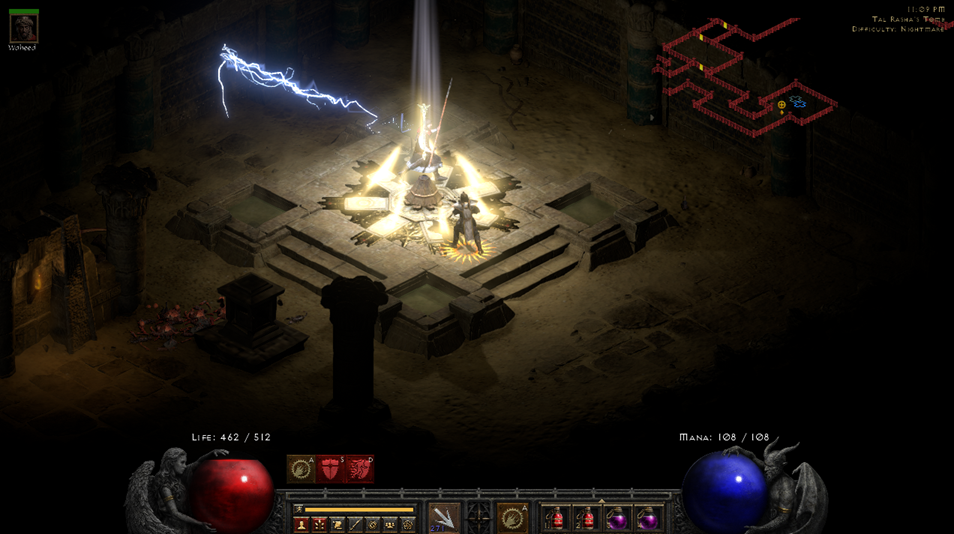This screenshot has width=954, height=534.
Task: Select the red beast skill bound to D
Action: (359, 469)
